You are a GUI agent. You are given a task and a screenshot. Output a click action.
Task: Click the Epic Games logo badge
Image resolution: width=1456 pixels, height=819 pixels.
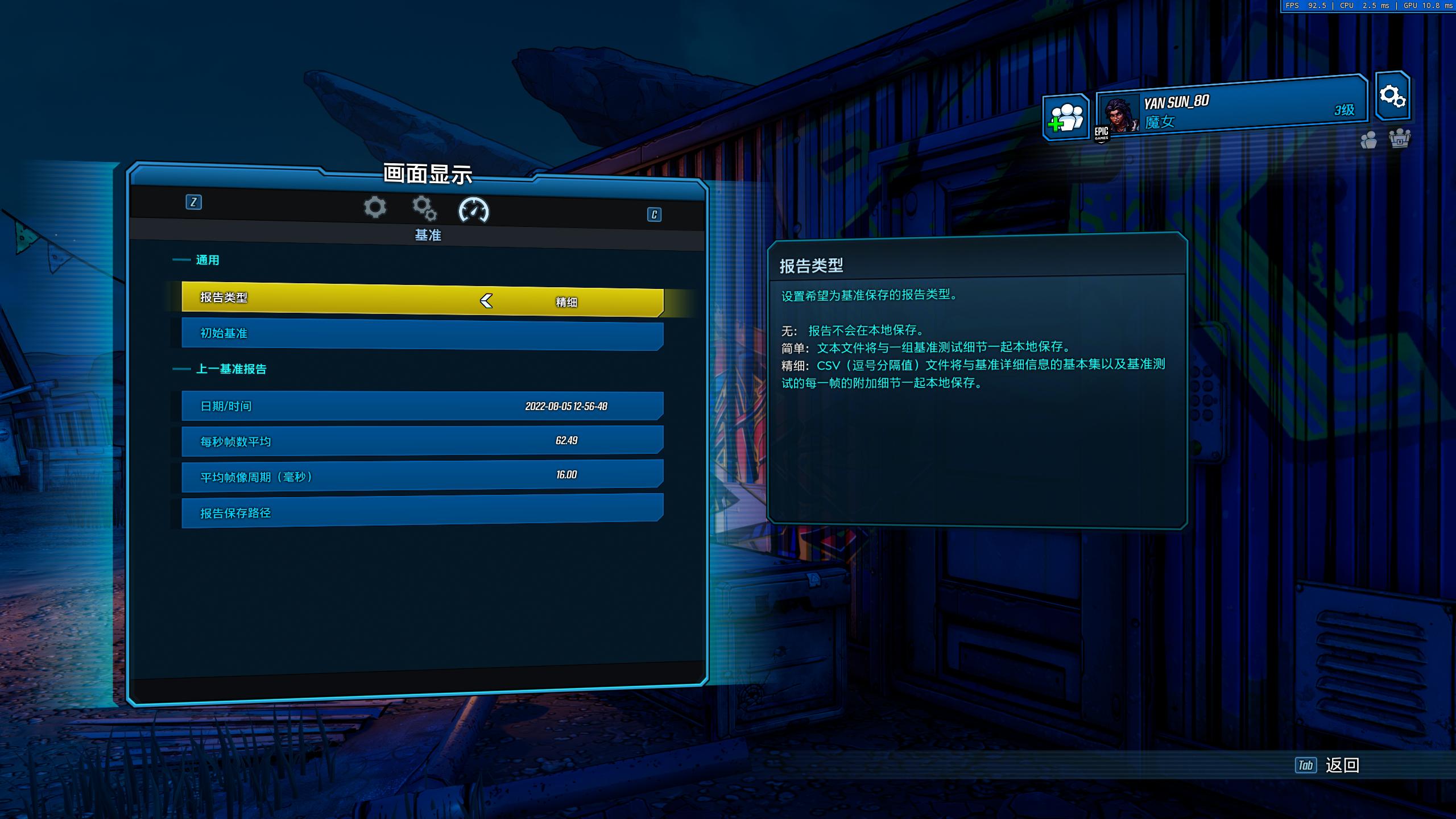tap(1102, 134)
